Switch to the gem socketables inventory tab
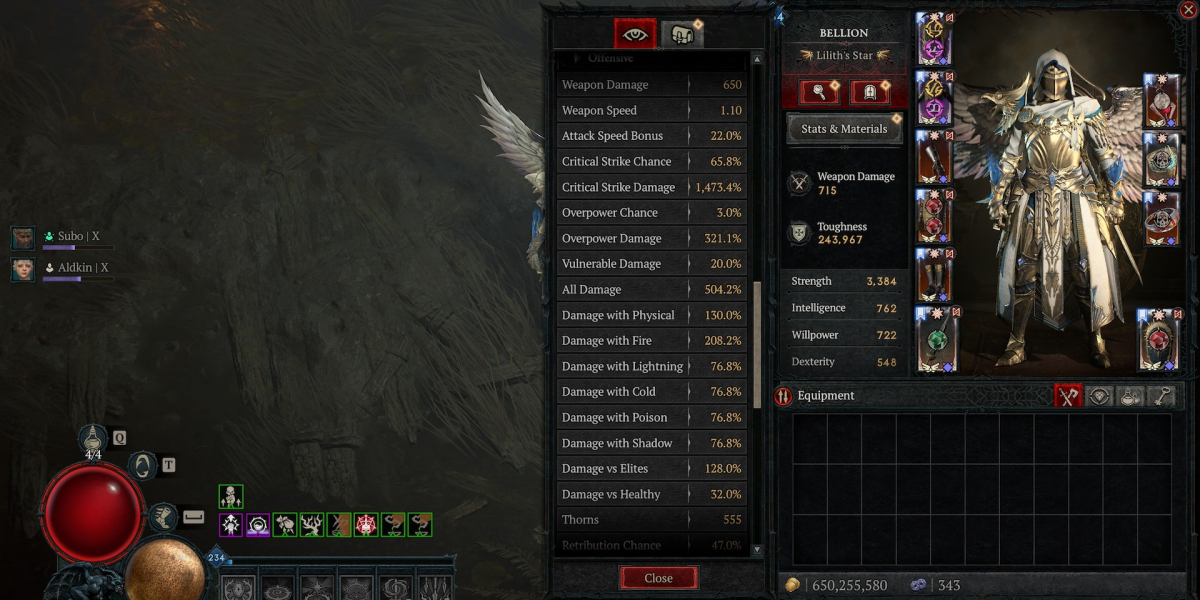Screen dimensions: 1200x600 click(x=1100, y=396)
